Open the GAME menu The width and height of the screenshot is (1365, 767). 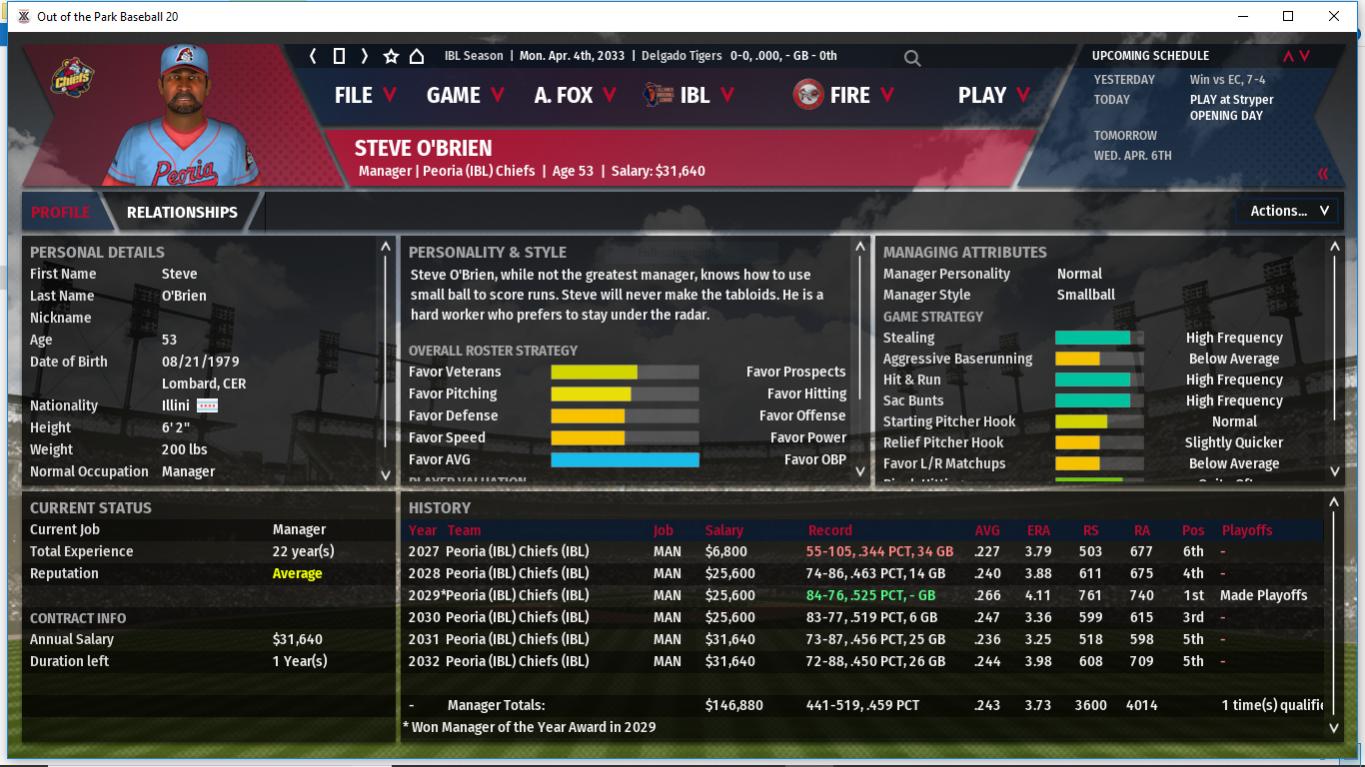pos(465,95)
